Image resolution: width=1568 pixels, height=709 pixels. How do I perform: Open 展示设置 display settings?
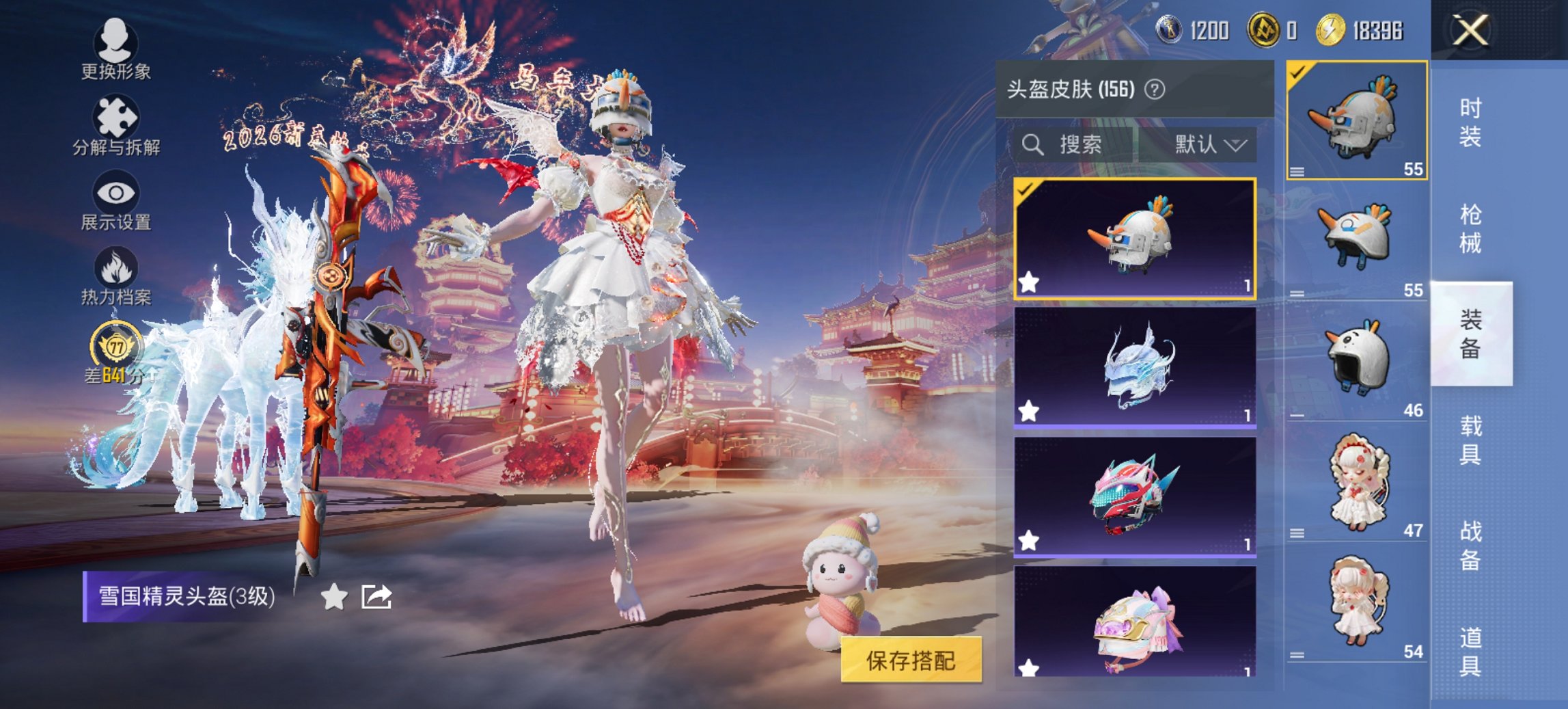pos(116,198)
